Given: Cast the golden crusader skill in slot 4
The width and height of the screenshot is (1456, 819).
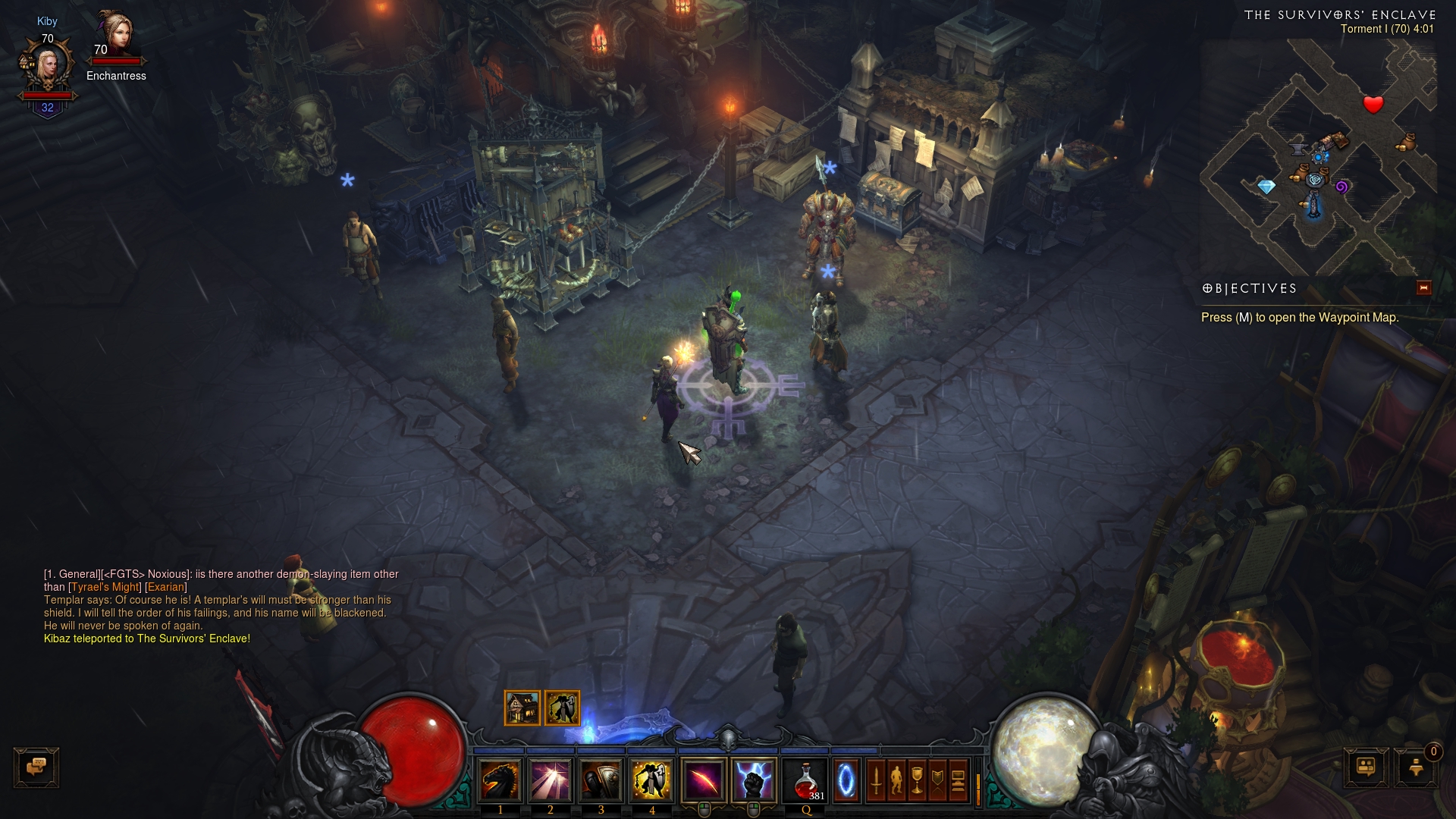Looking at the screenshot, I should click(651, 780).
